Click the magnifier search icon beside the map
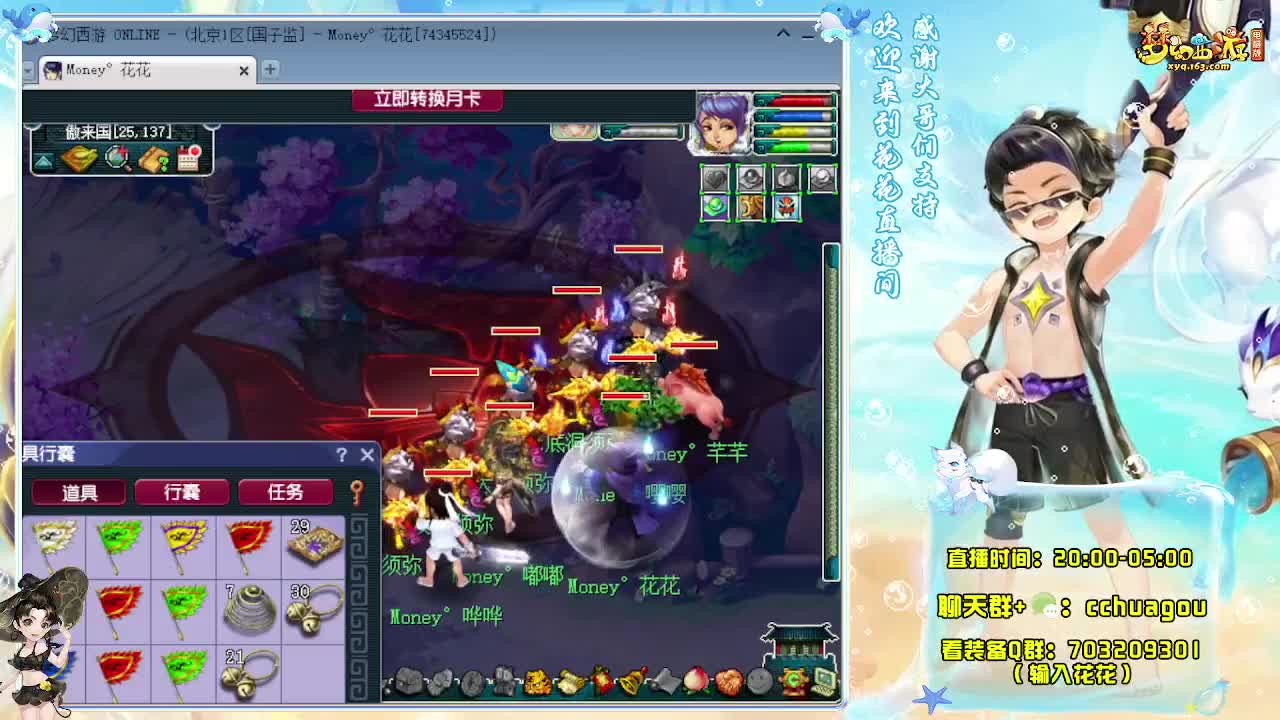The height and width of the screenshot is (720, 1280). pos(116,158)
